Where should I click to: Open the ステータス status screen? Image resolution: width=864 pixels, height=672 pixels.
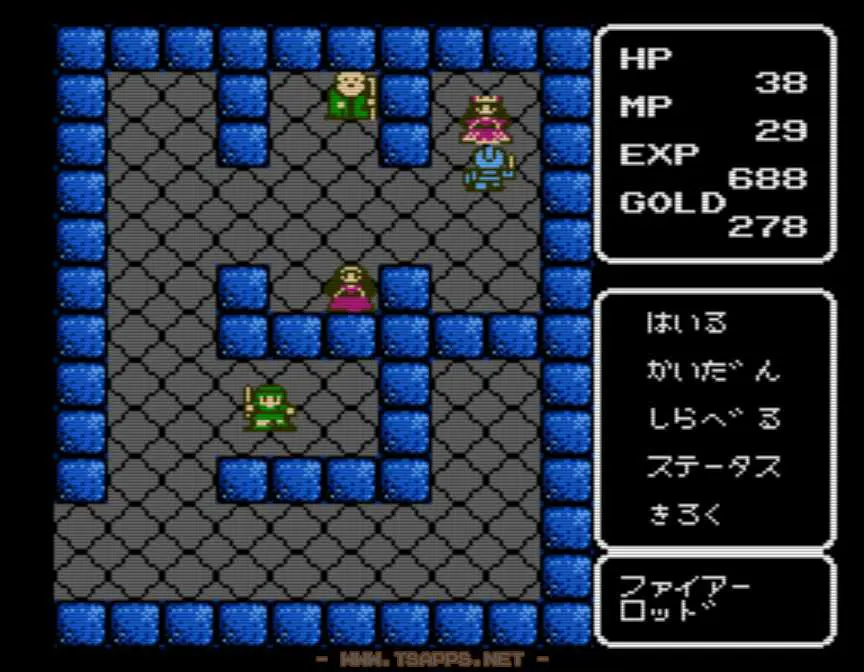coord(712,467)
